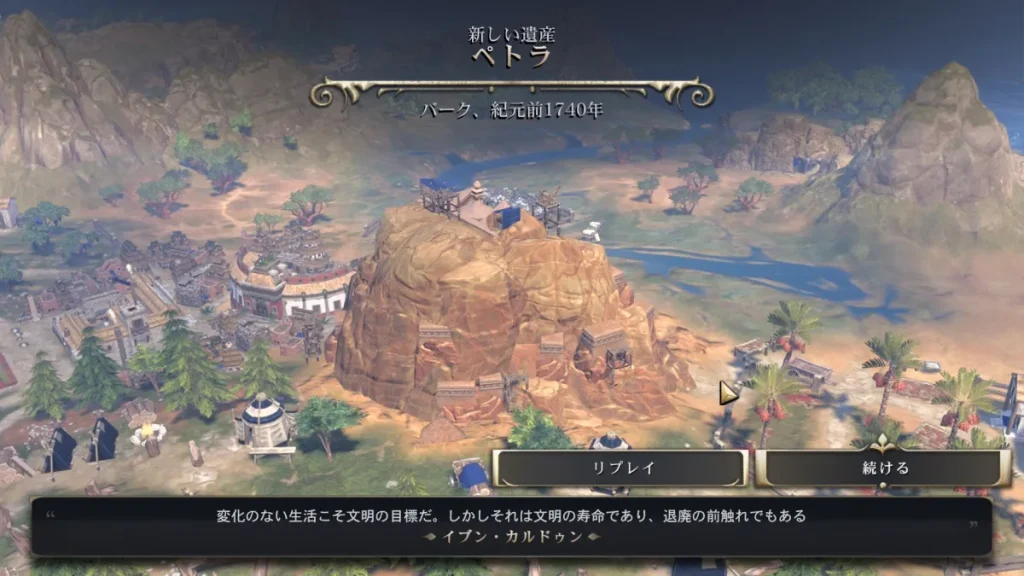Click the リプレイ (Replay) button
The image size is (1024, 576).
tap(620, 468)
